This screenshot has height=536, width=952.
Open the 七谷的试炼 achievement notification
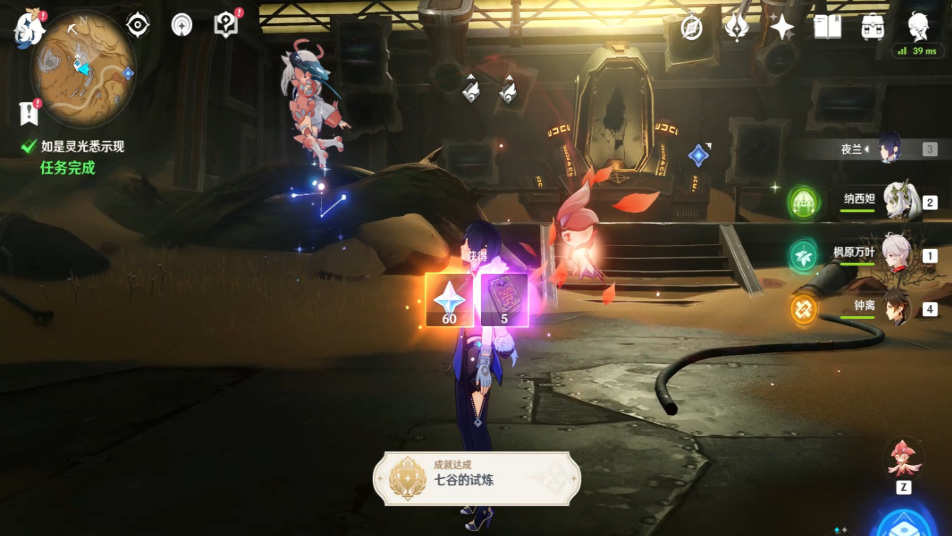(476, 478)
